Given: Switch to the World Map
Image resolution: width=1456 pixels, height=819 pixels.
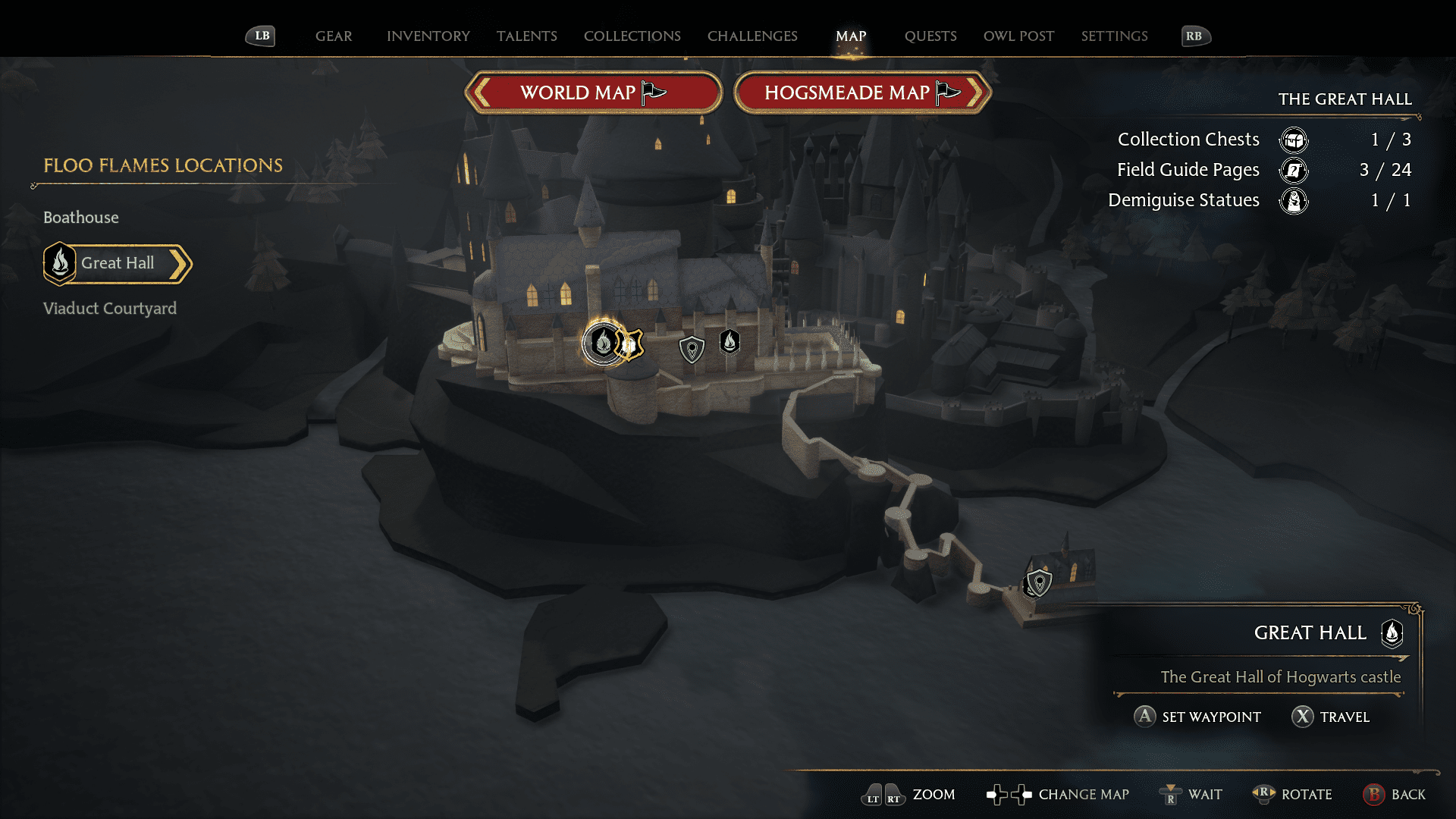Looking at the screenshot, I should click(593, 93).
